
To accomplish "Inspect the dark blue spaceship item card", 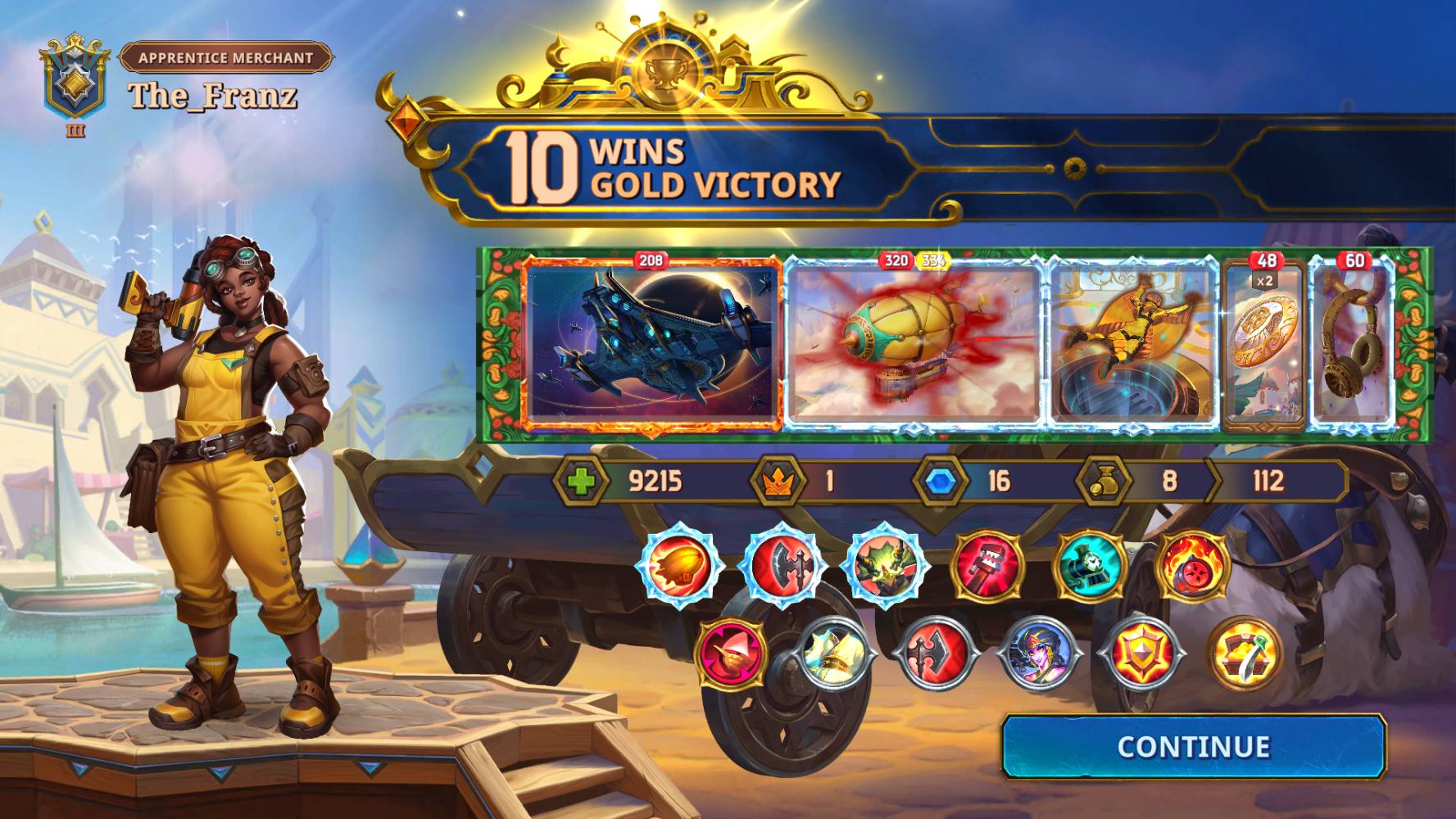I will (x=651, y=344).
